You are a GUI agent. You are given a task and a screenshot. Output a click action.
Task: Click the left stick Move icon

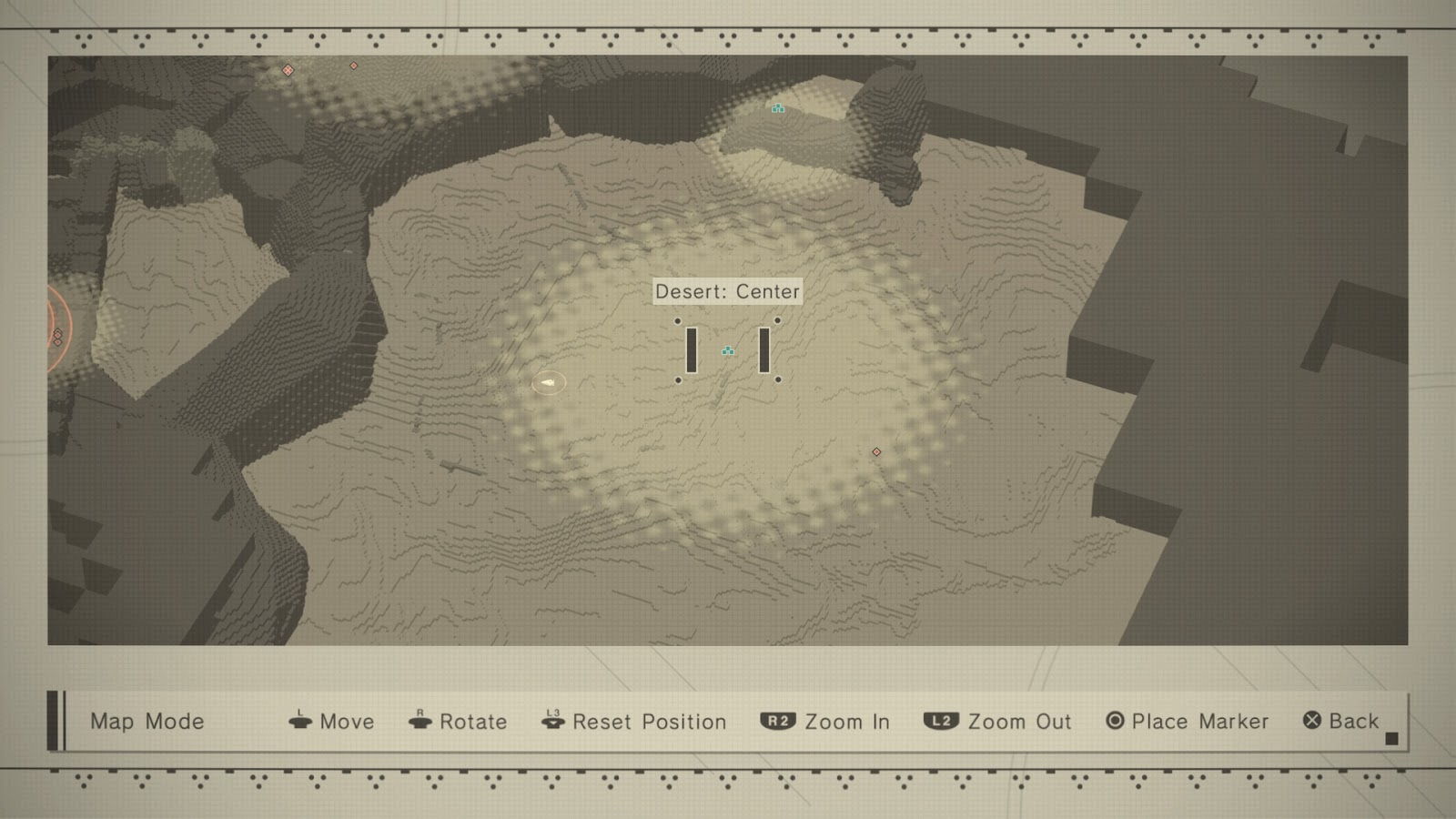(x=300, y=722)
